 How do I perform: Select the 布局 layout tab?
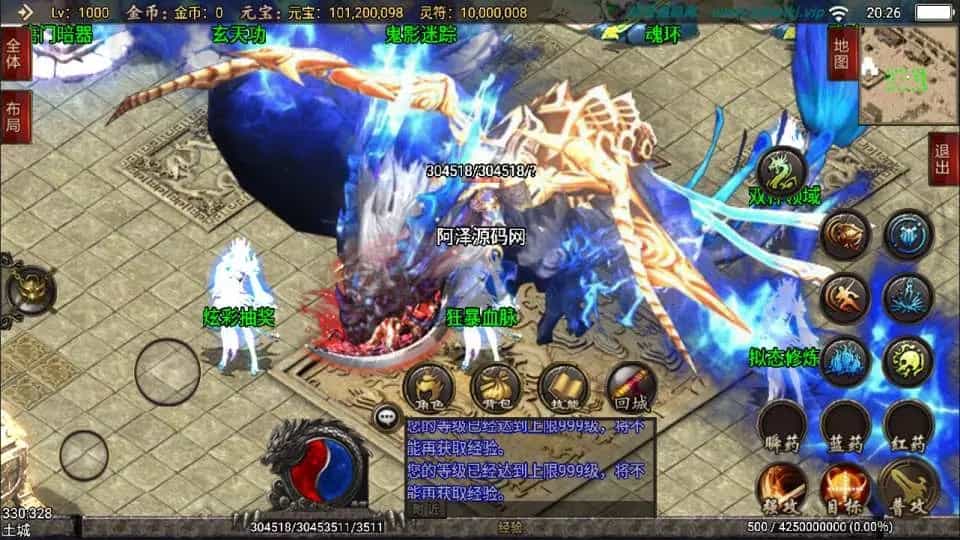14,117
